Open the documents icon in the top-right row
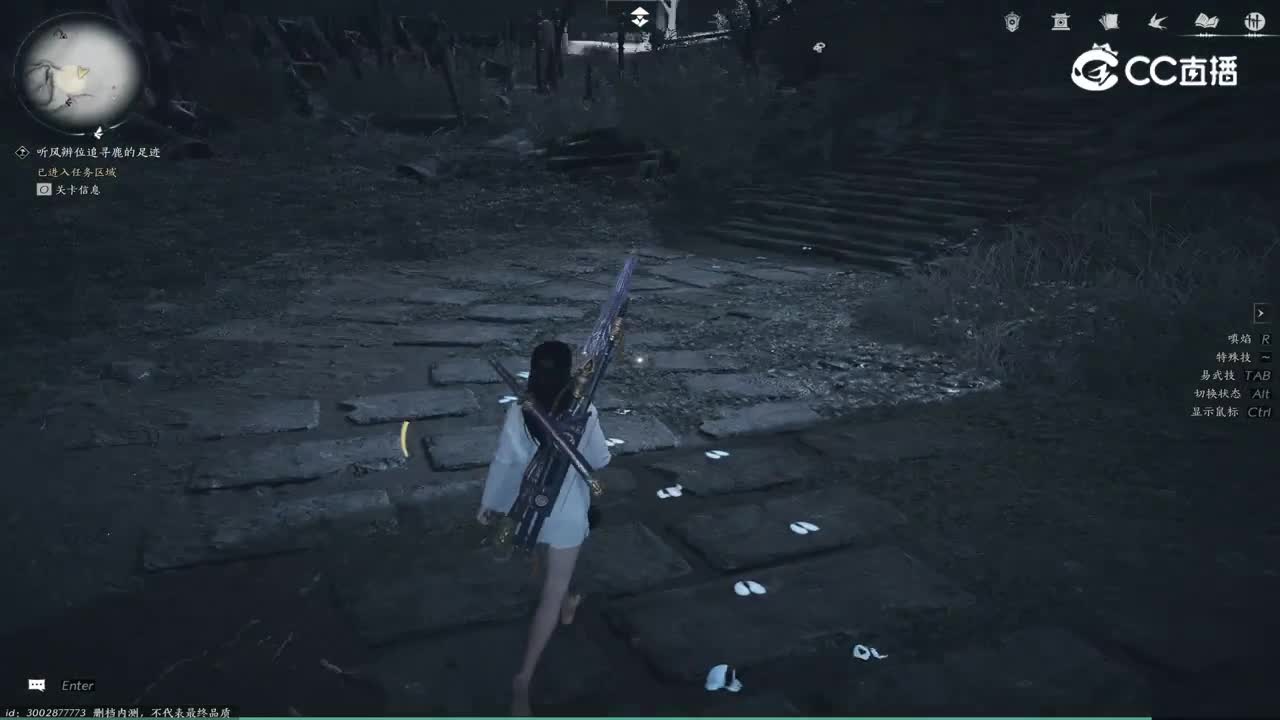This screenshot has width=1280, height=720. coord(1108,21)
